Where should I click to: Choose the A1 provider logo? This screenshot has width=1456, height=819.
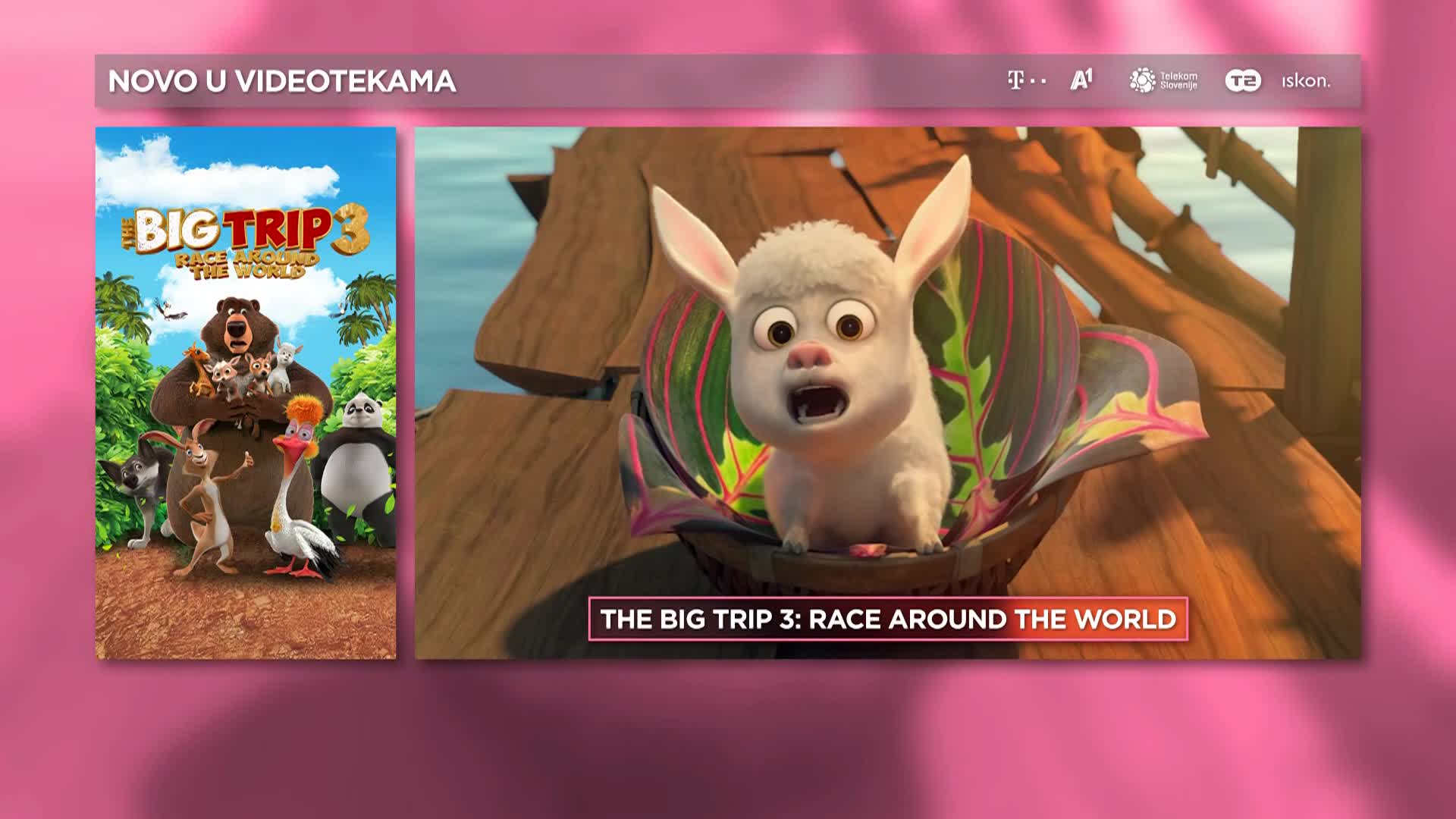coord(1081,80)
